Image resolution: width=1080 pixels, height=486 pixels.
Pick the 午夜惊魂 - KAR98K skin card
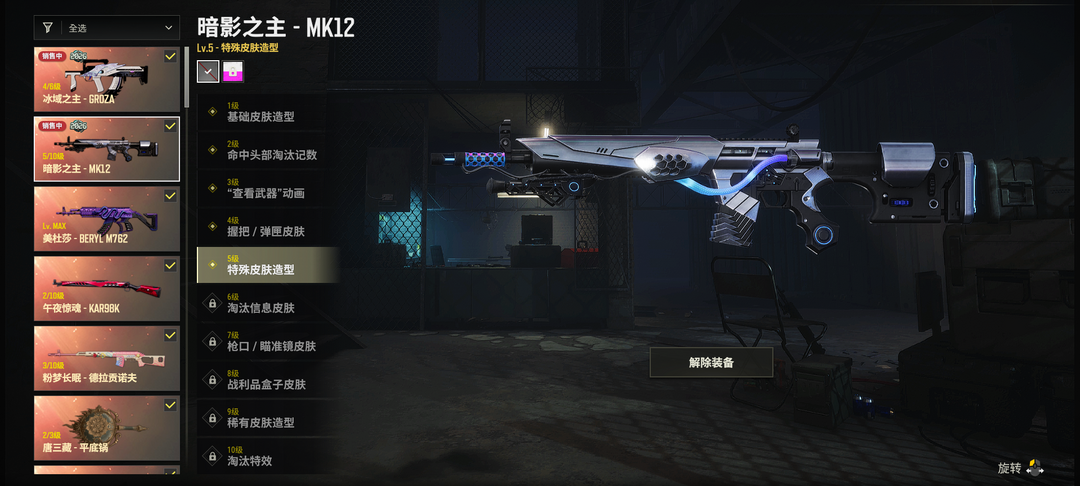pos(107,288)
